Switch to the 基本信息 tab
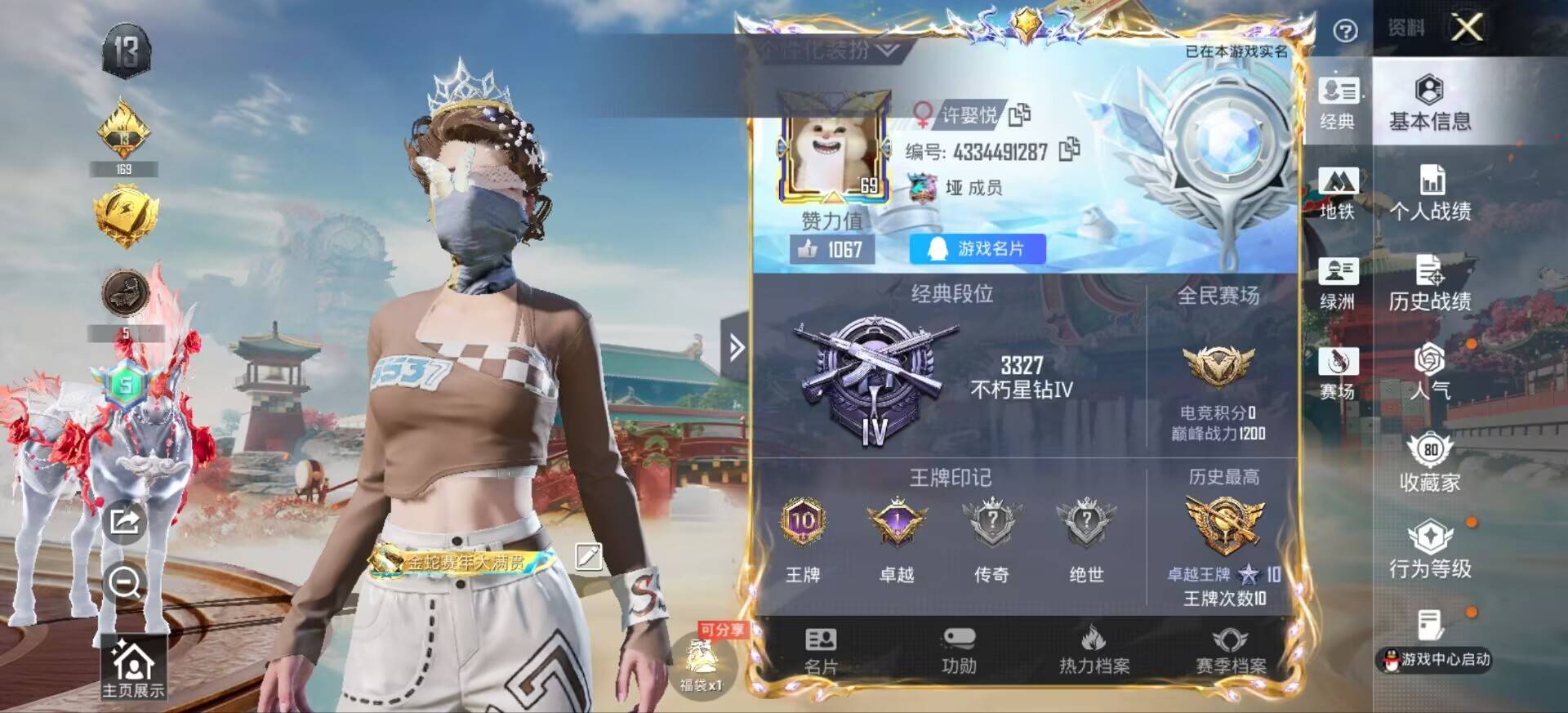Image resolution: width=1568 pixels, height=713 pixels. click(x=1429, y=106)
